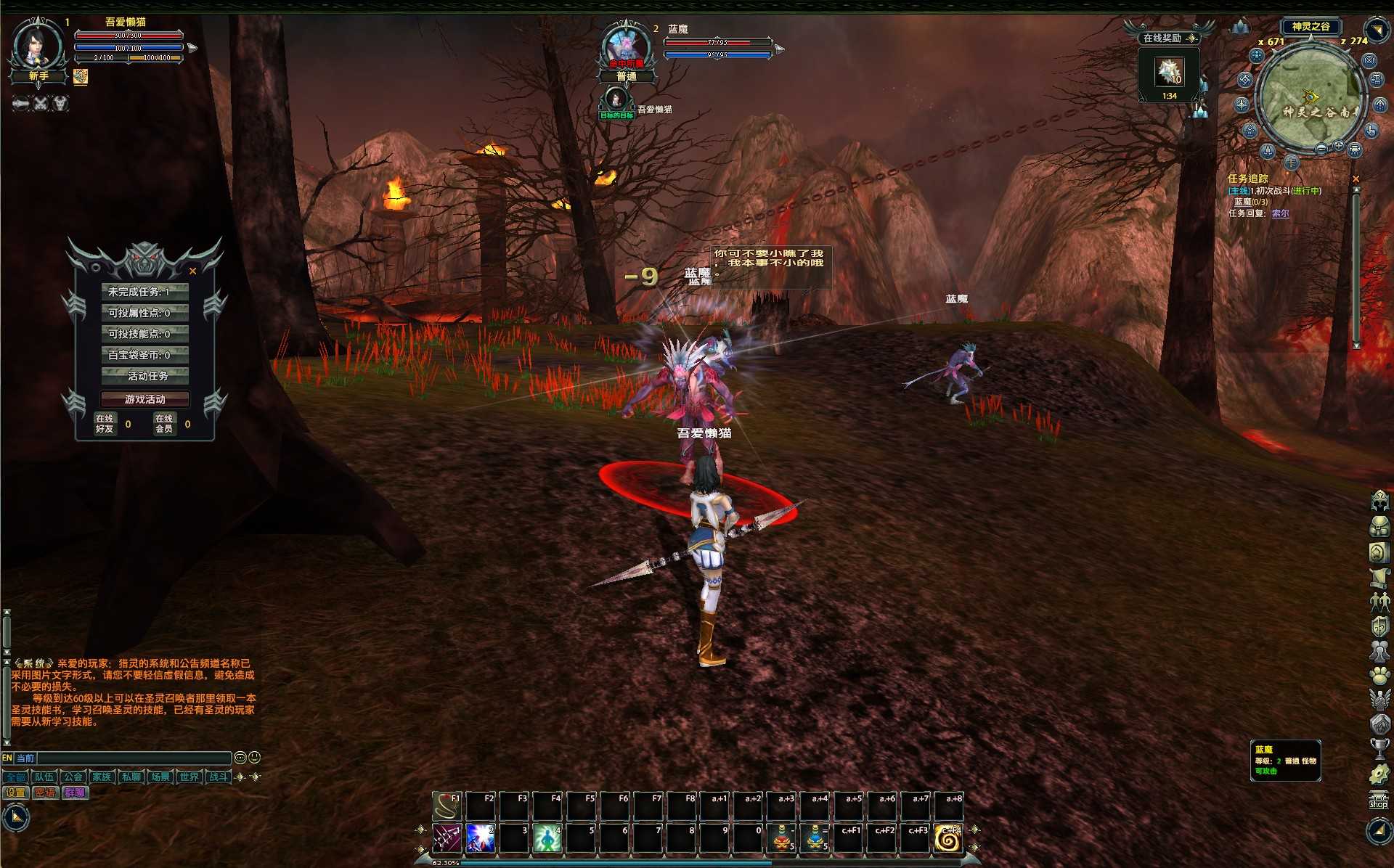Open the chat 设置 settings button

pos(15,793)
